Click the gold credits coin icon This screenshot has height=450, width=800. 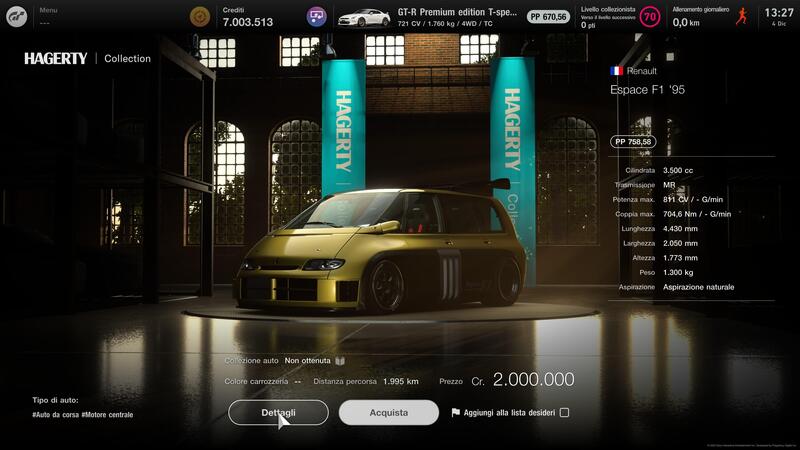pyautogui.click(x=200, y=17)
